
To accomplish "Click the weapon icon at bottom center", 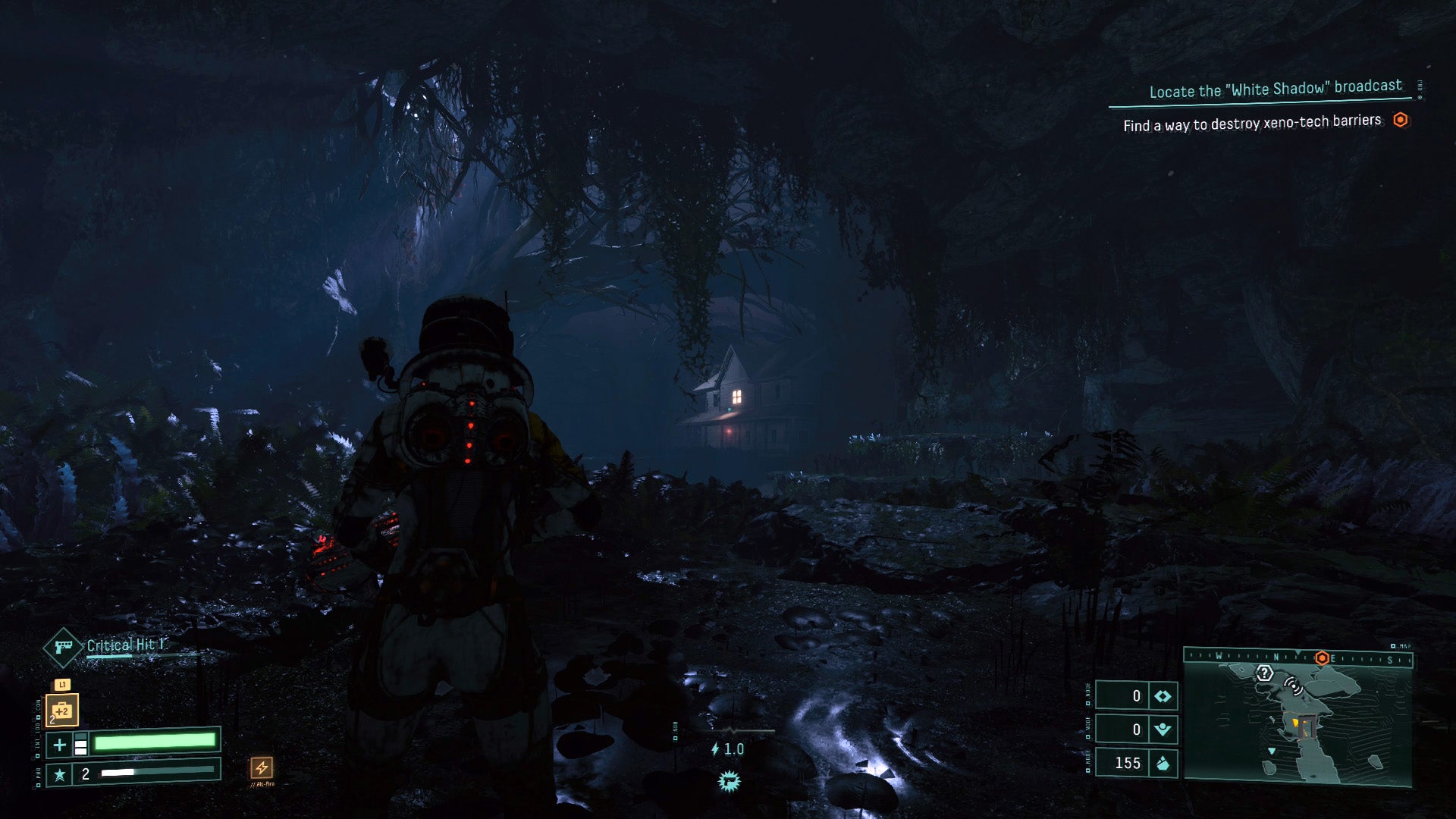I will point(730,781).
